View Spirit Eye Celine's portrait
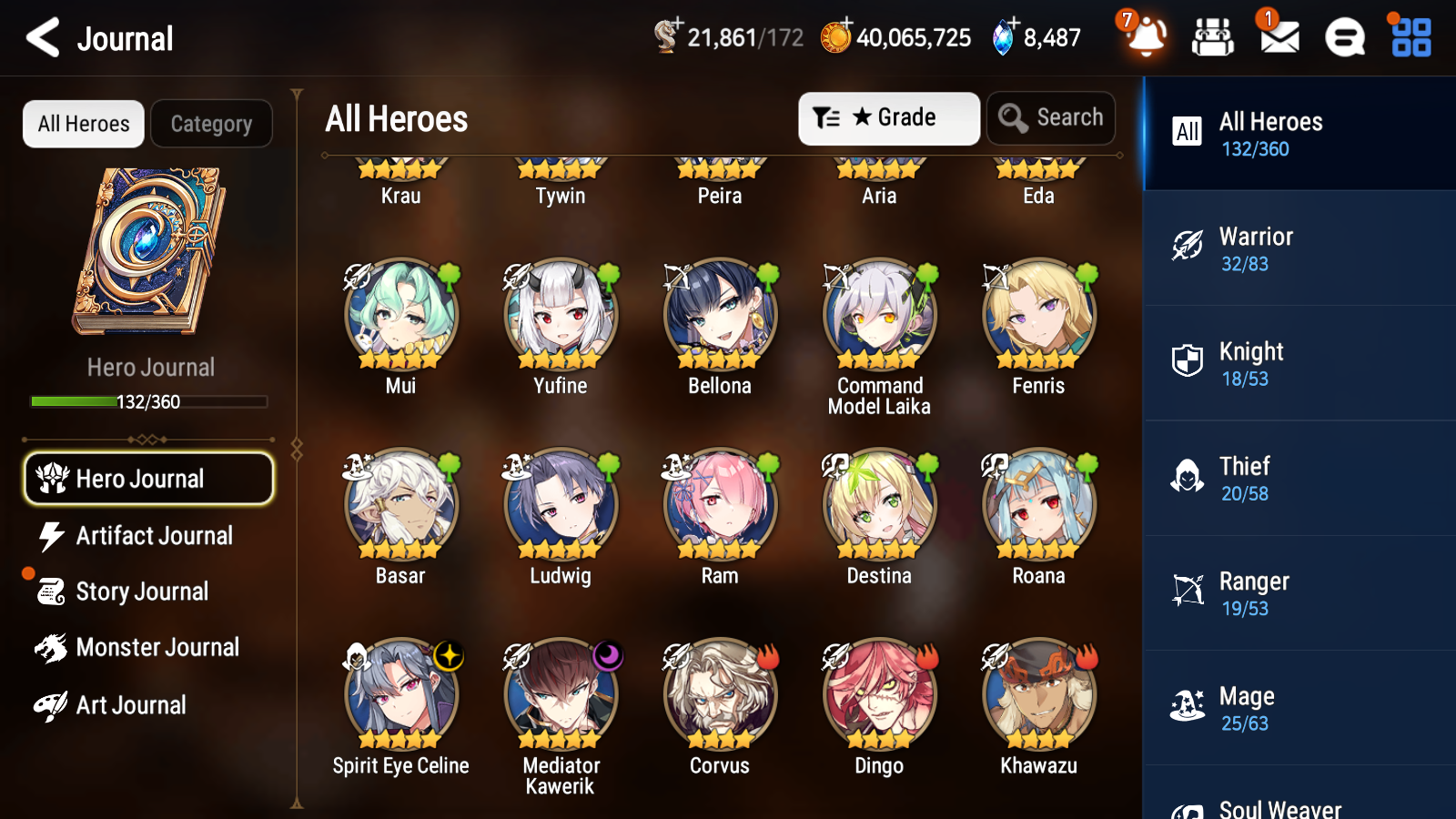The image size is (1456, 819). (x=400, y=693)
